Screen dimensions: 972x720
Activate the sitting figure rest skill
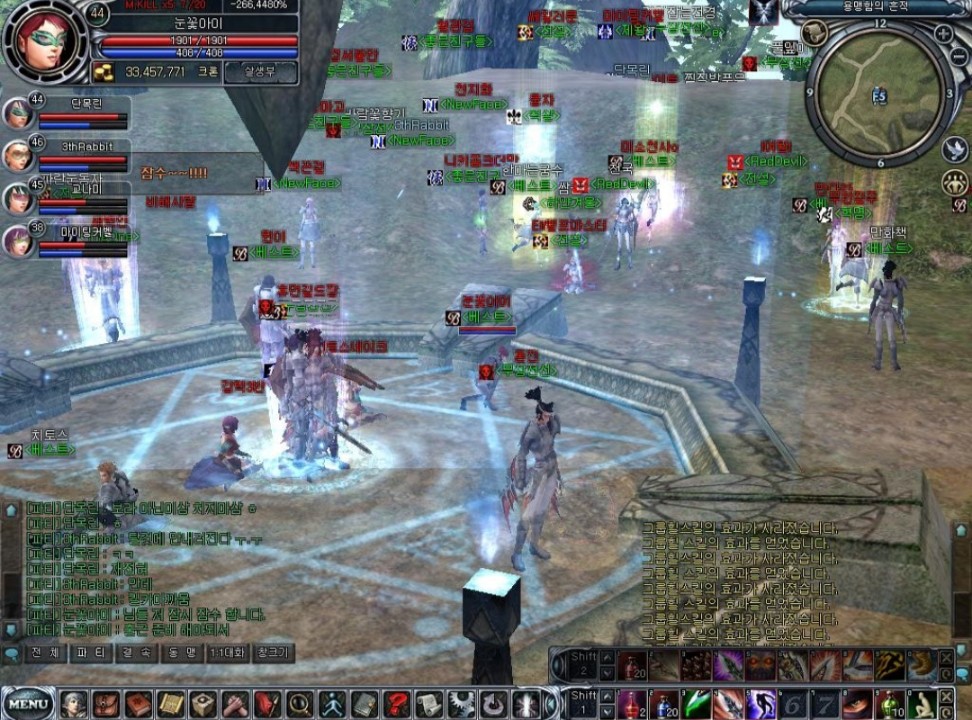[x=921, y=704]
